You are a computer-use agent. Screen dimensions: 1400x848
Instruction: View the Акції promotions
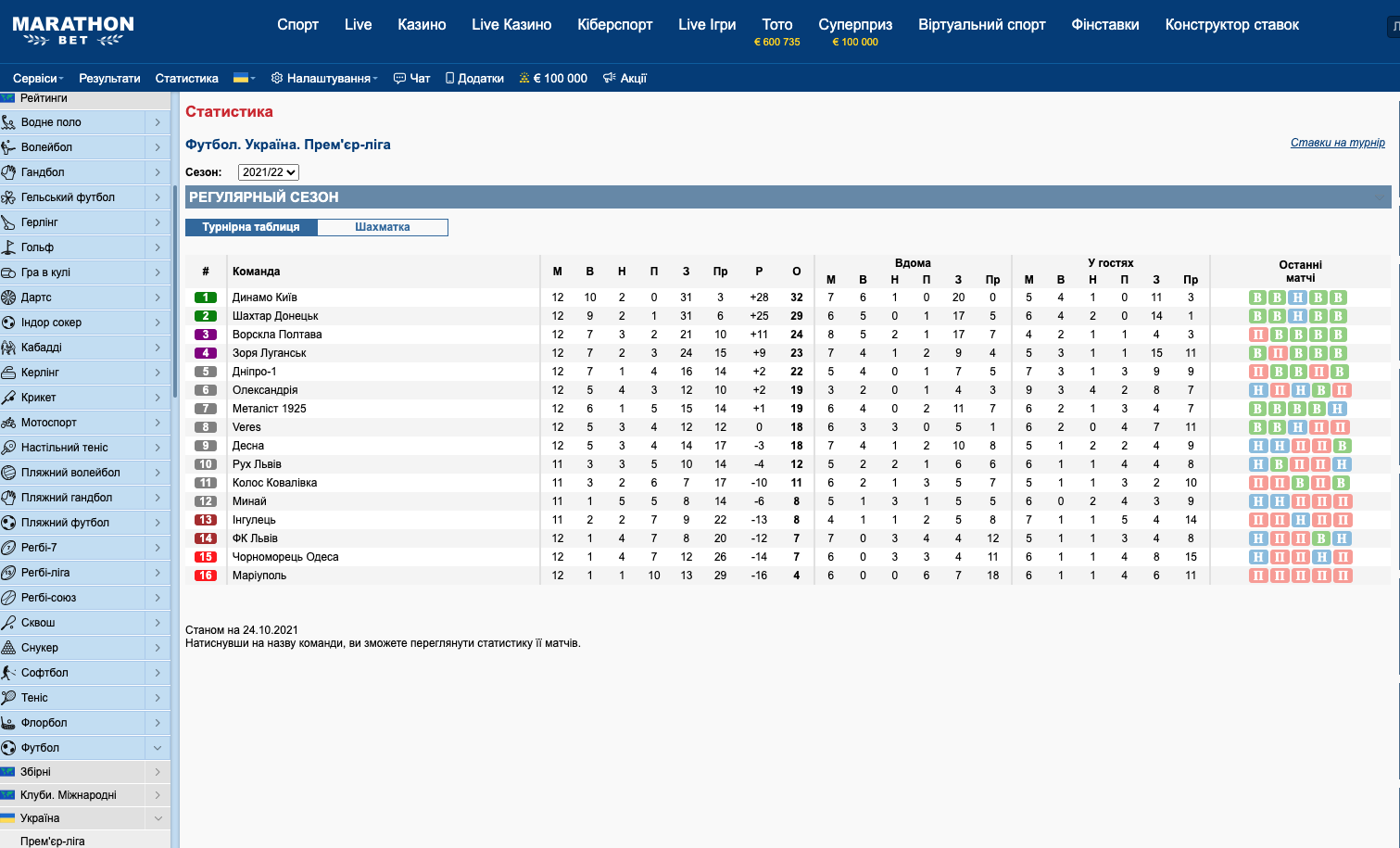pos(625,79)
